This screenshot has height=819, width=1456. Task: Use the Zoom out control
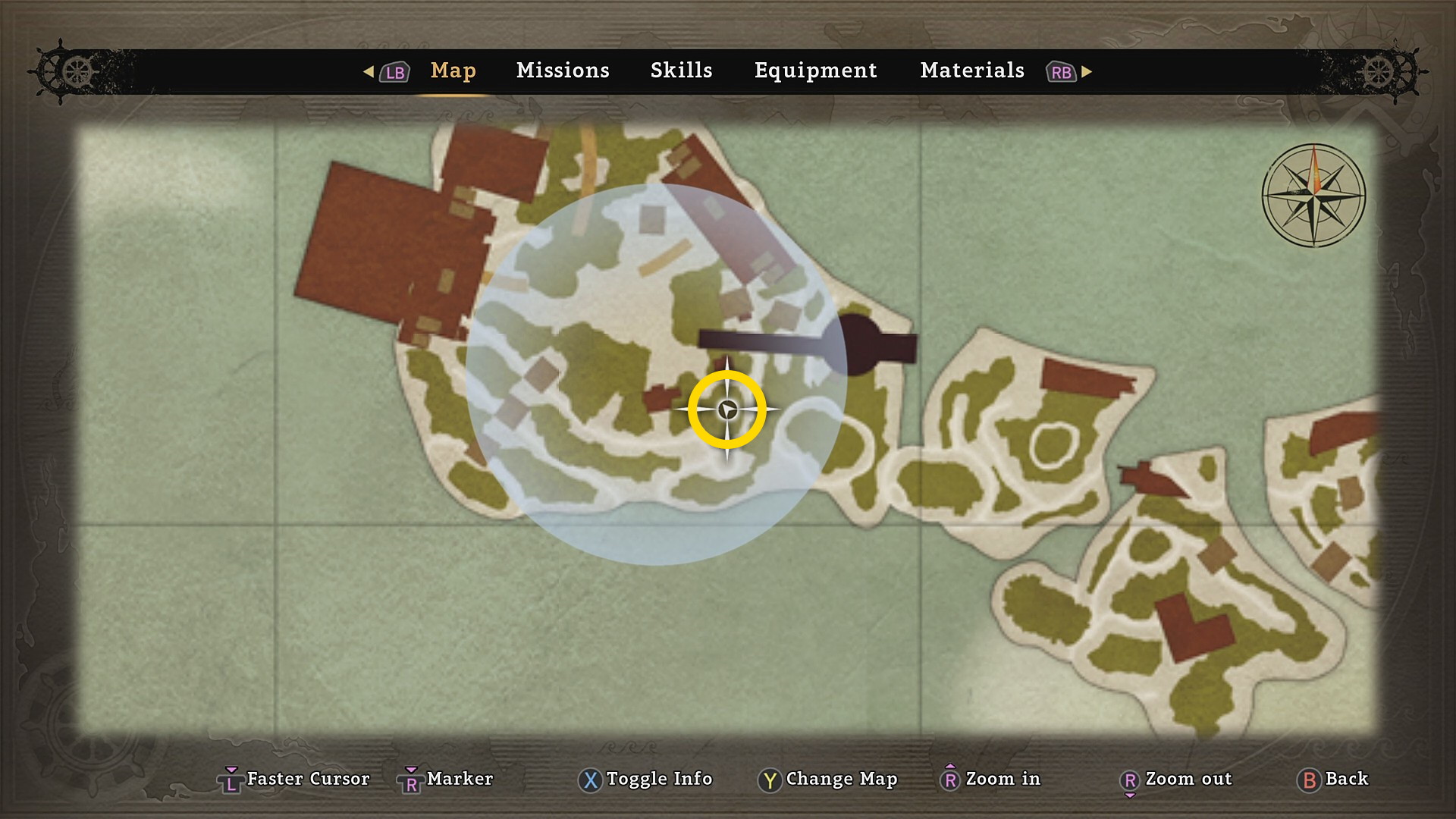1177,779
